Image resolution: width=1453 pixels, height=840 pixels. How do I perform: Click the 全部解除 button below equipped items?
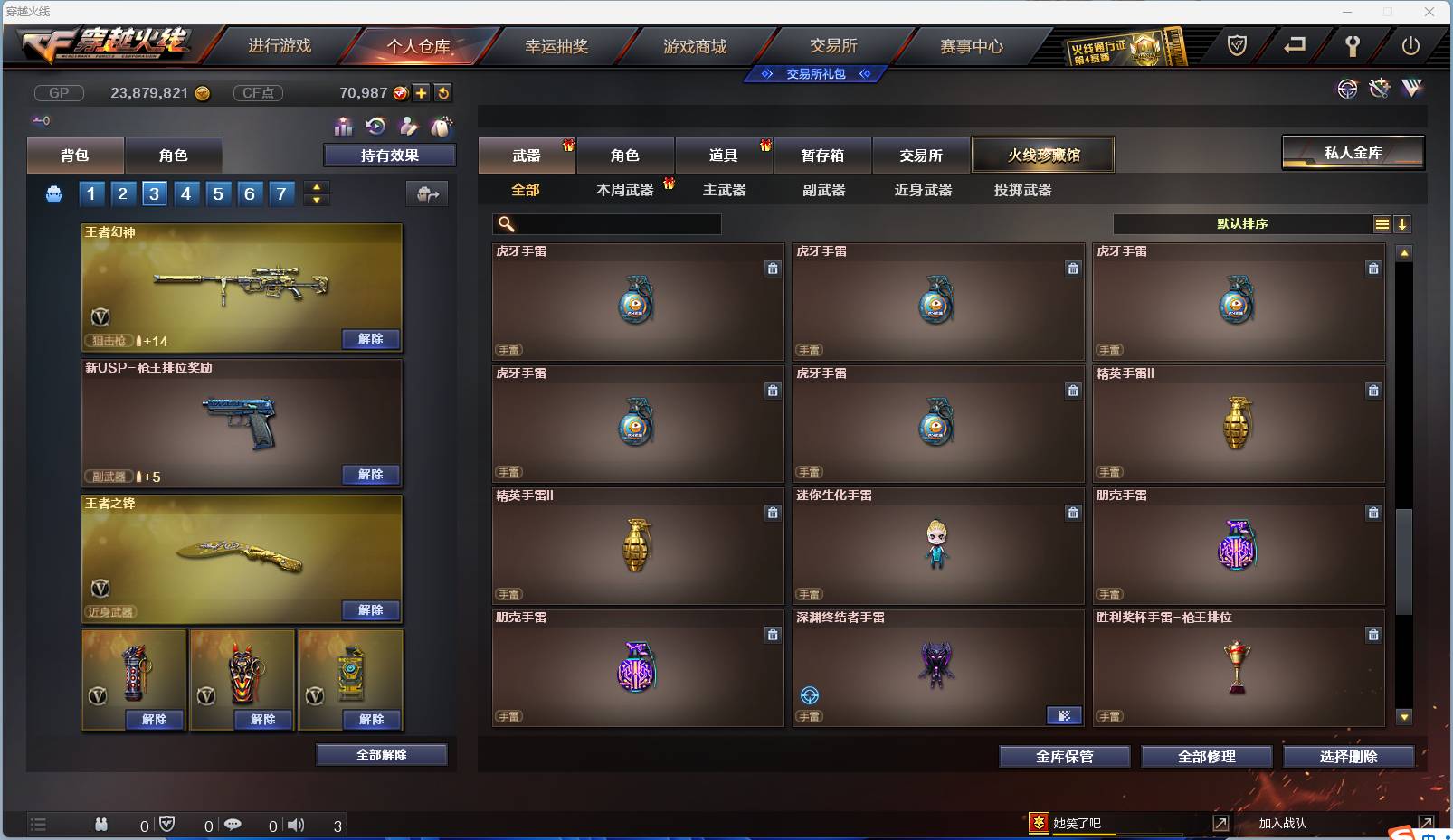[381, 754]
